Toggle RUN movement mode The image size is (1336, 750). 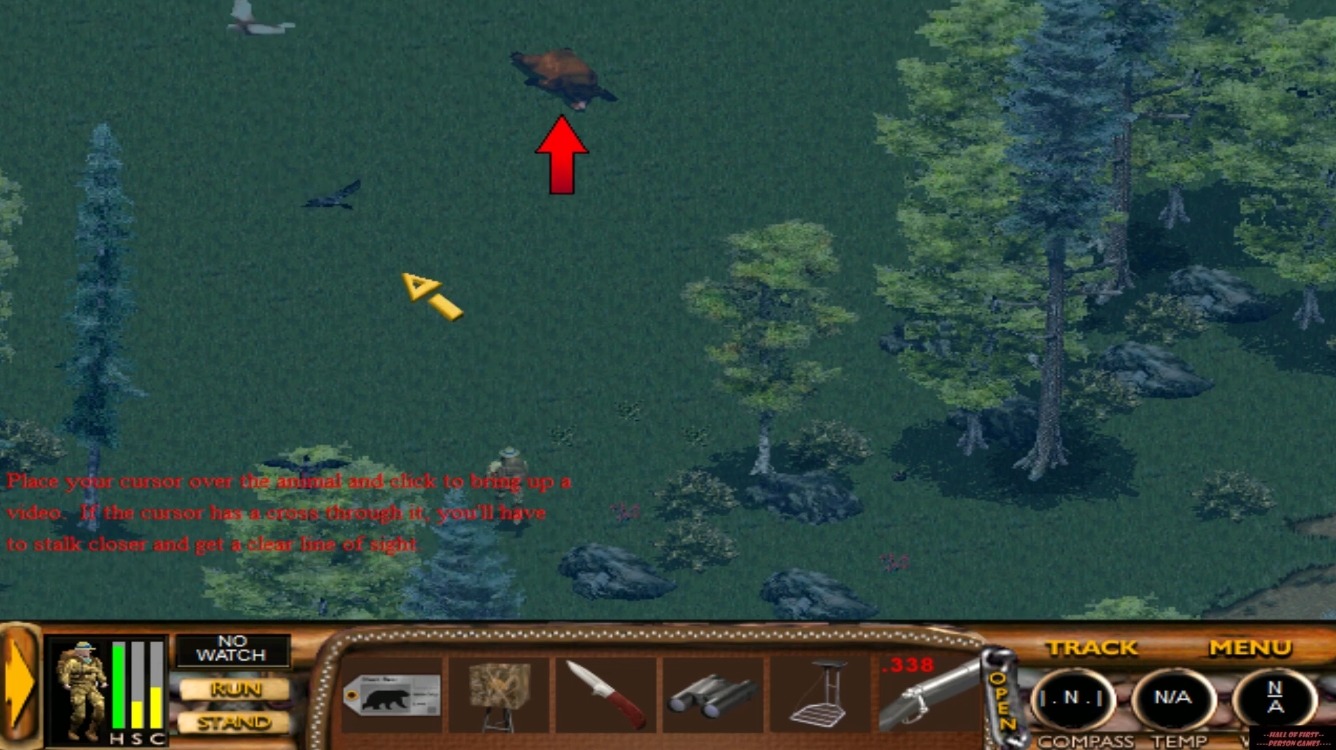coord(232,689)
